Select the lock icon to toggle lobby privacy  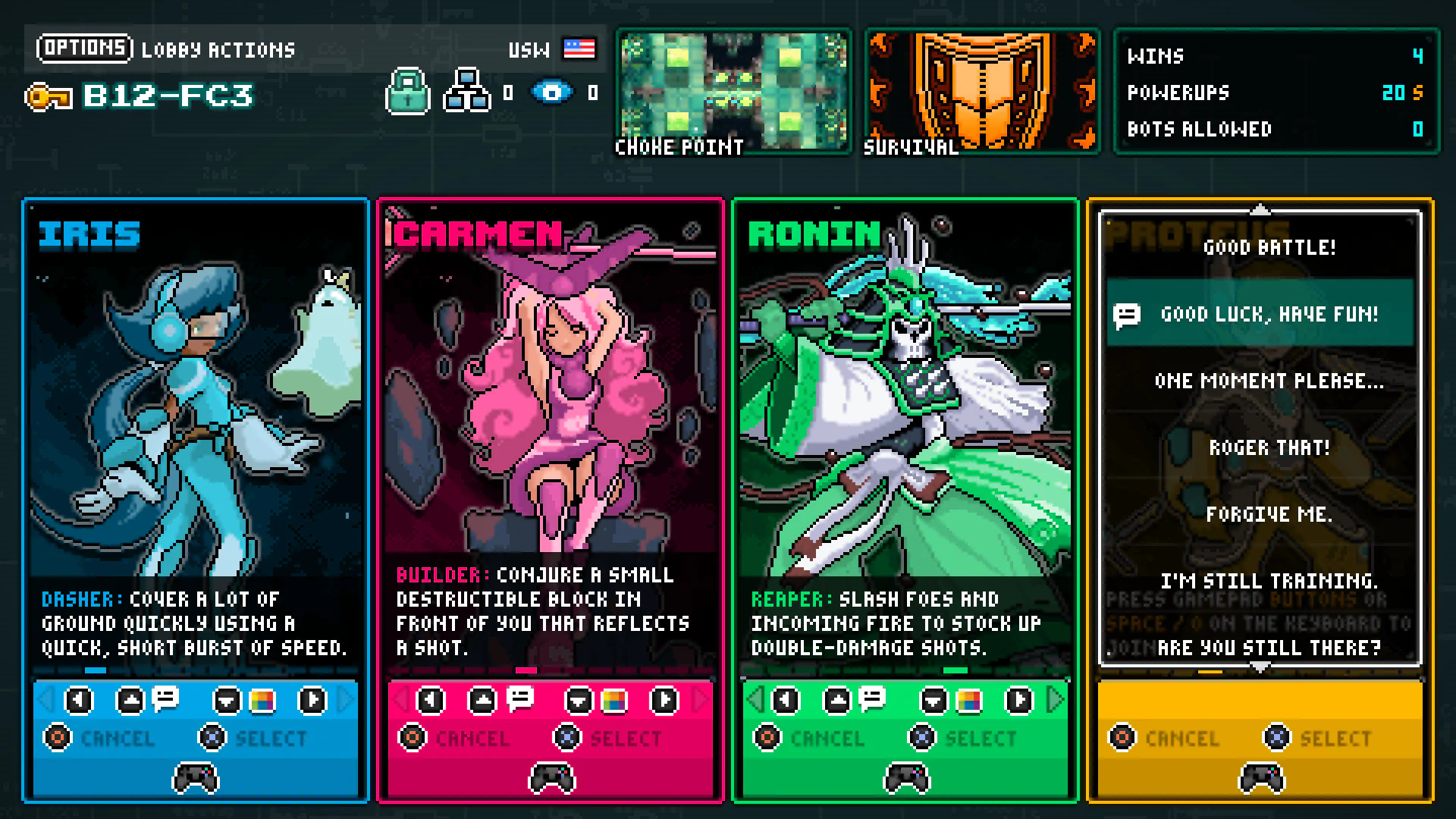[408, 93]
